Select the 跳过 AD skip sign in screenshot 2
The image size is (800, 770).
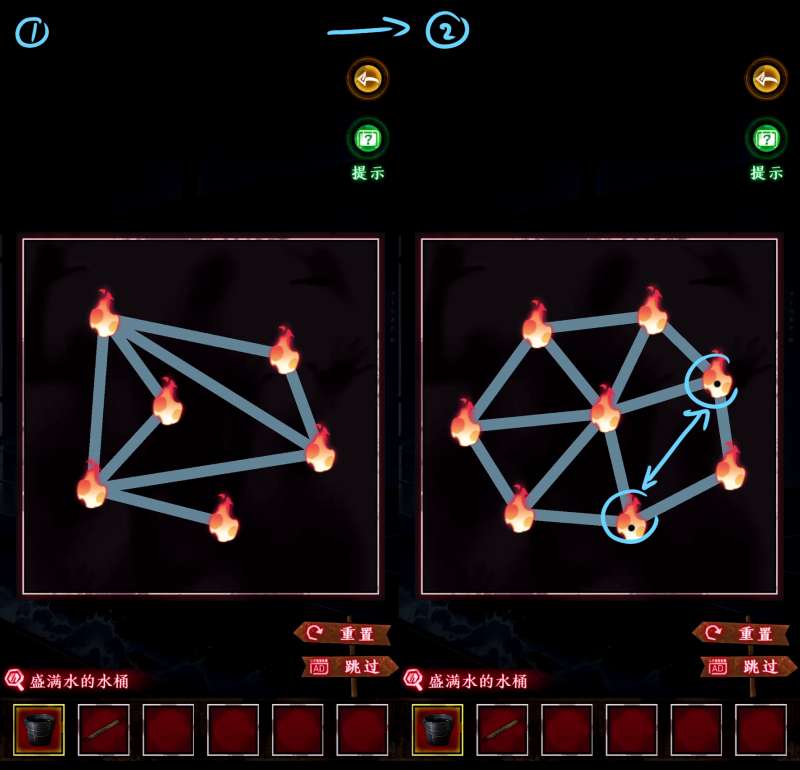pos(747,666)
